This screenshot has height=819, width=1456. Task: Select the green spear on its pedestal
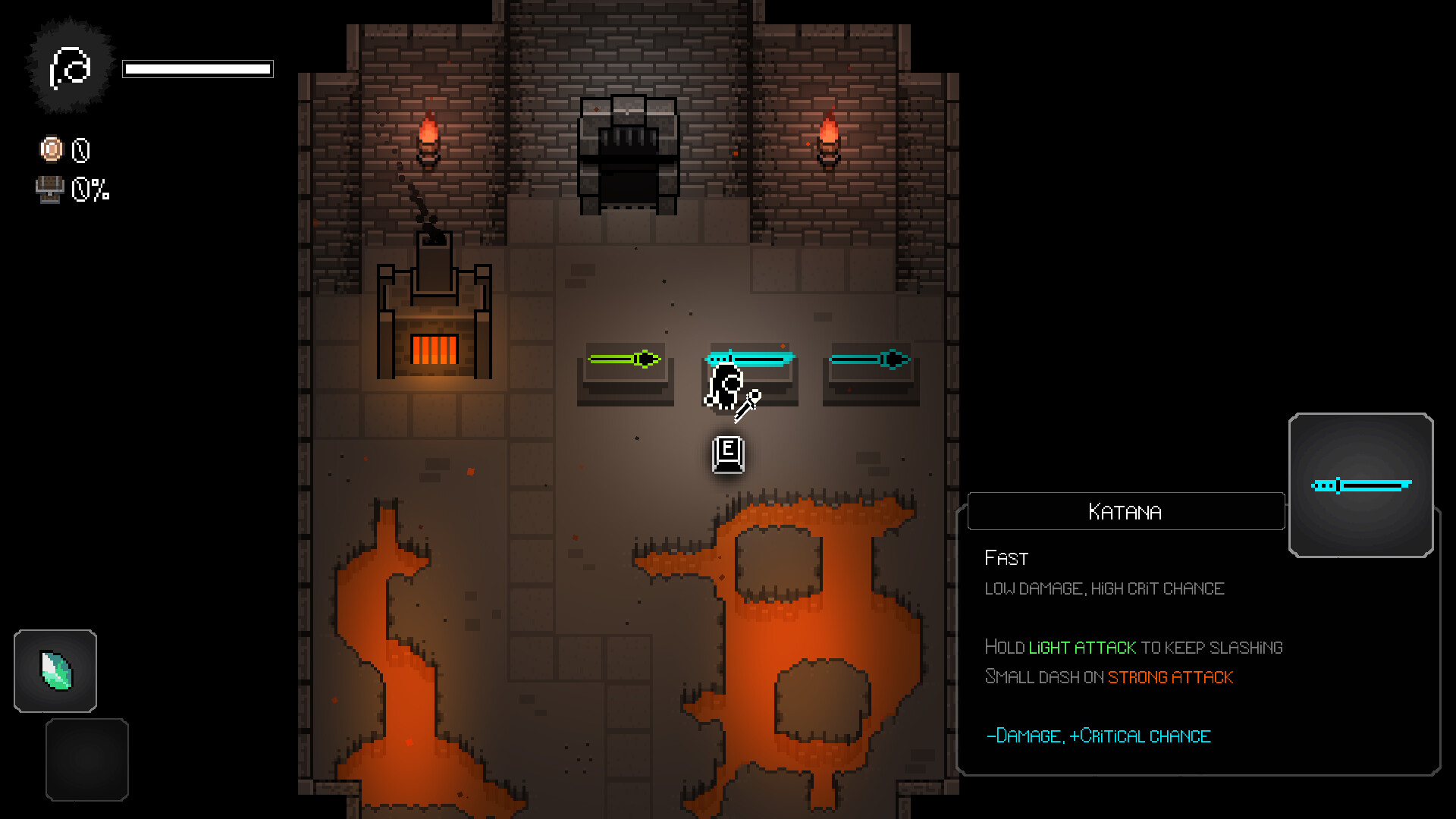tap(625, 360)
